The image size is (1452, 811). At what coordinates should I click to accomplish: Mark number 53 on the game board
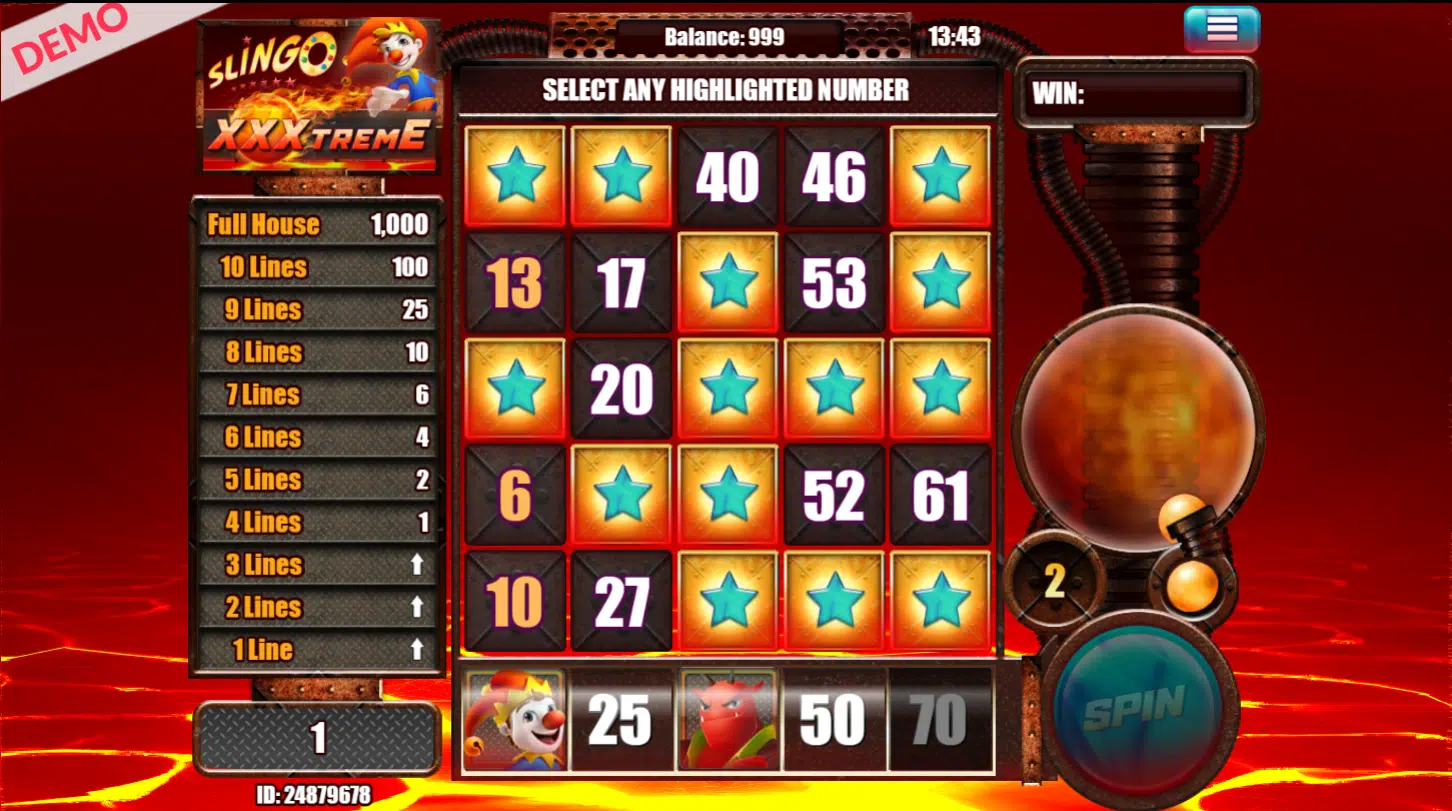click(834, 282)
